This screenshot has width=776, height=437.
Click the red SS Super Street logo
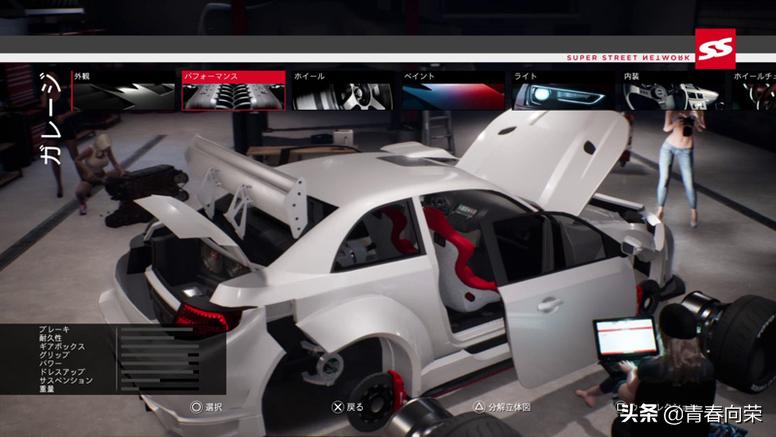(715, 49)
